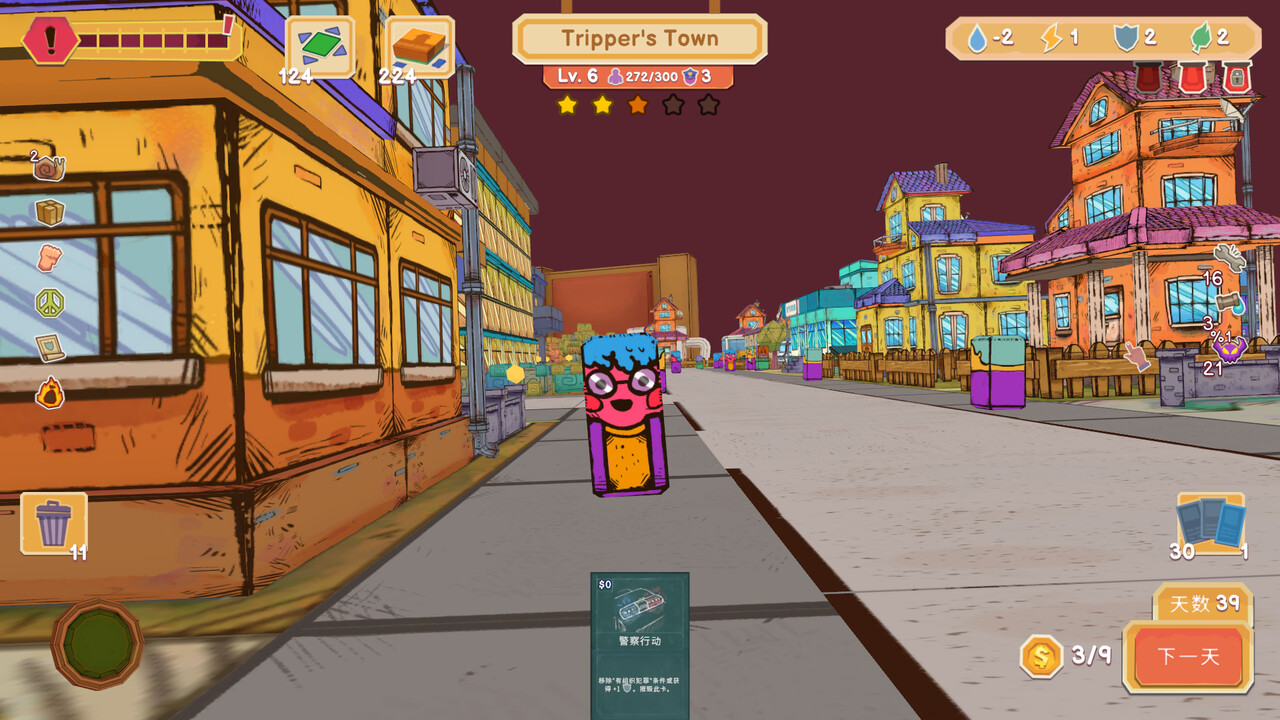Viewport: 1280px width, 720px height.
Task: Click the flame status icon
Action: [x=49, y=392]
